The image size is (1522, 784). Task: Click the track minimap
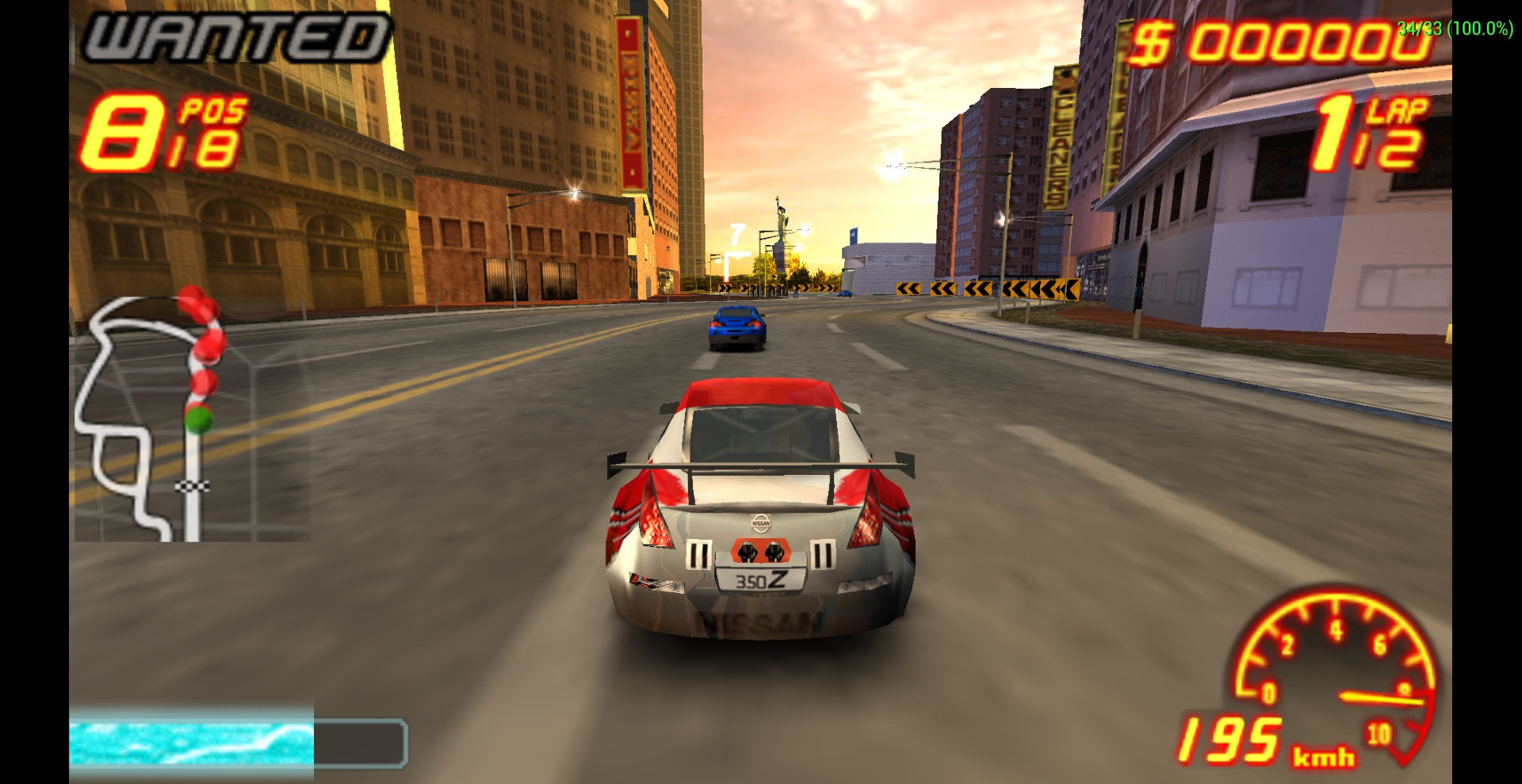coord(151,416)
